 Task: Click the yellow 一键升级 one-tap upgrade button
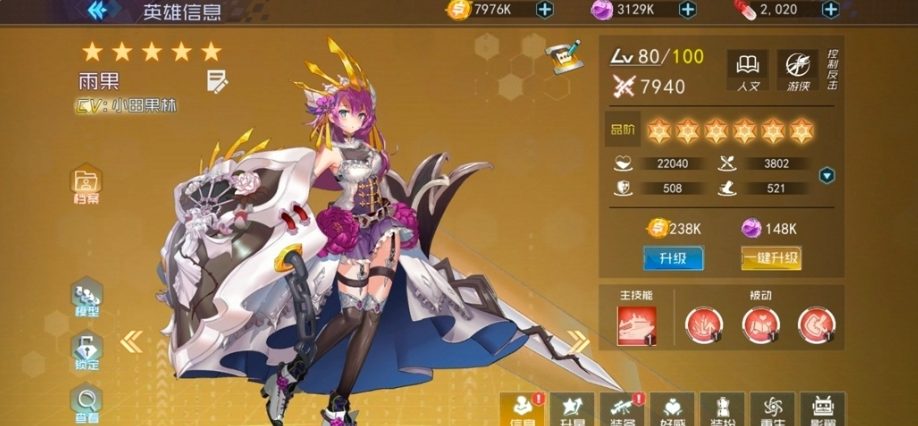(771, 258)
